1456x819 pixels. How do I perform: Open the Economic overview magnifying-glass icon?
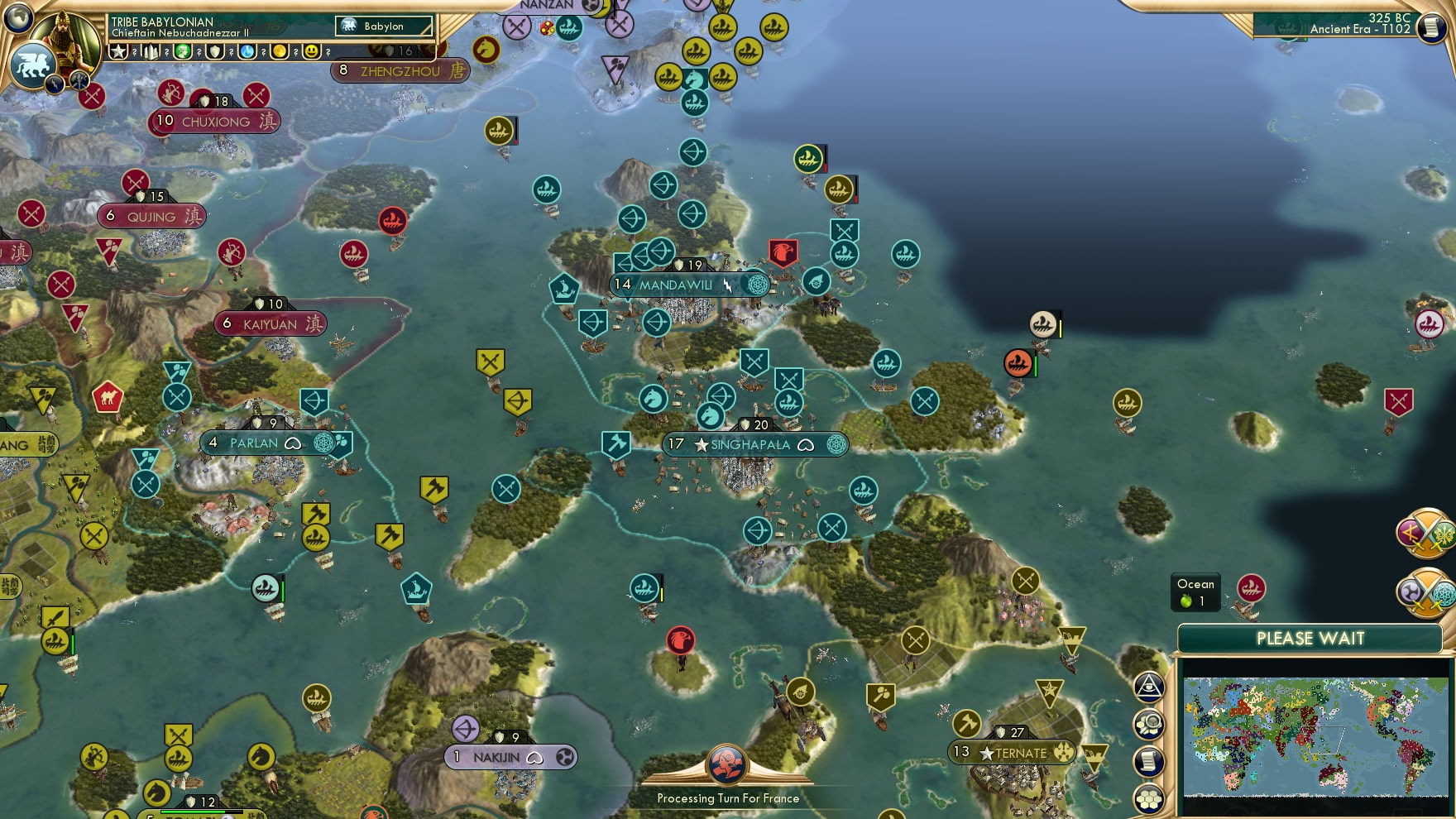(x=1148, y=725)
